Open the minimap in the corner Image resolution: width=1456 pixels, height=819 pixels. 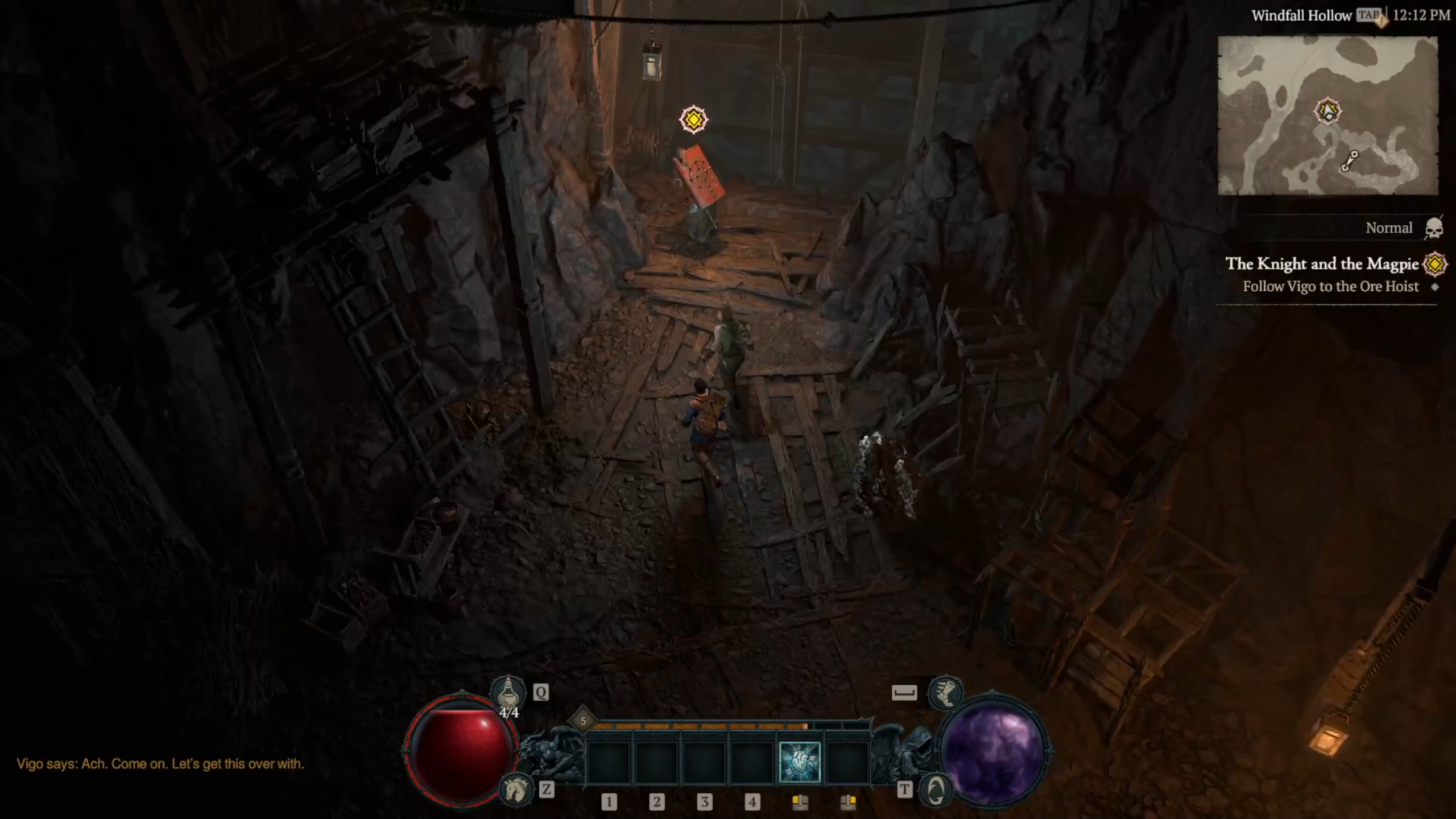point(1327,115)
